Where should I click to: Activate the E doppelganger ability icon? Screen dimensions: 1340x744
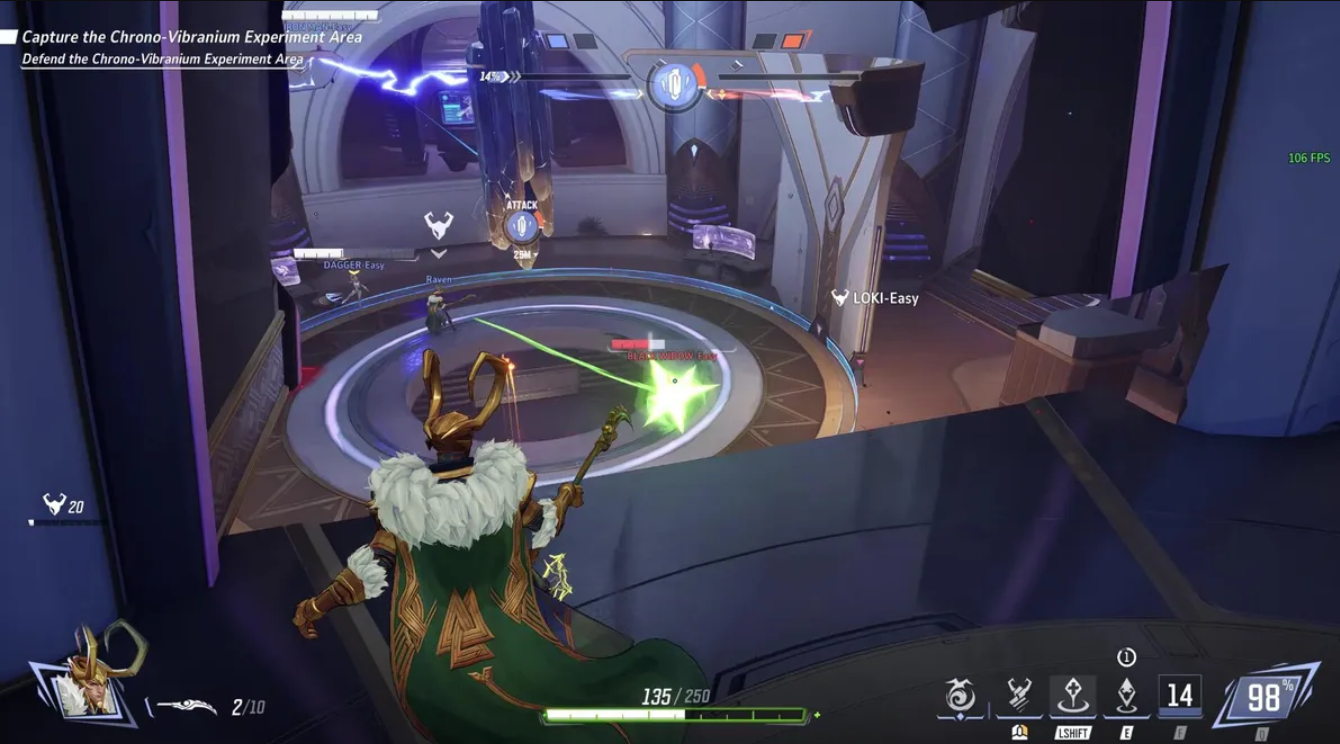(1126, 696)
